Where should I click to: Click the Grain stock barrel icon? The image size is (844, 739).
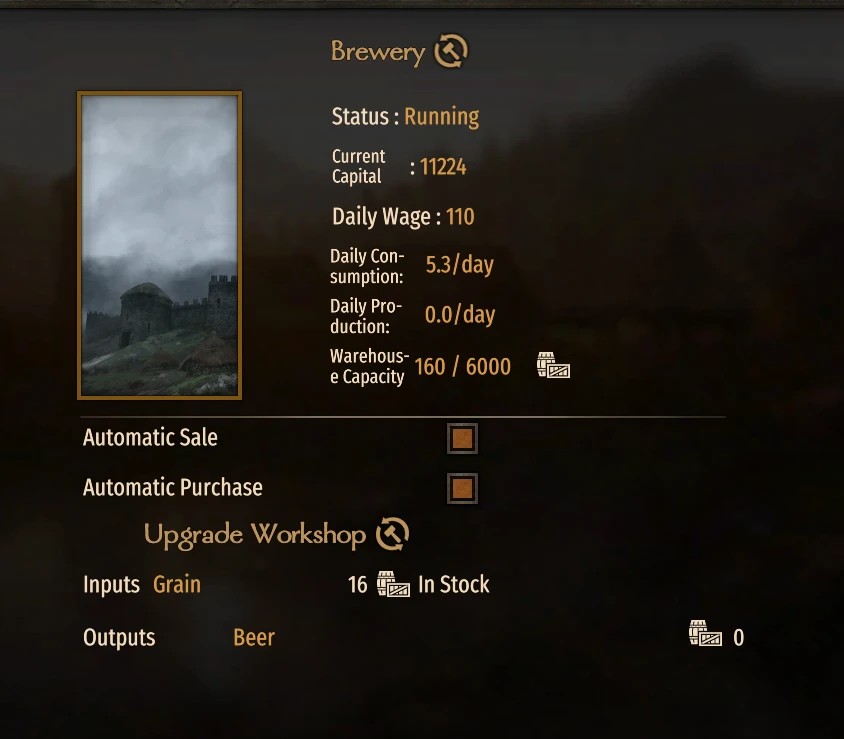(393, 585)
